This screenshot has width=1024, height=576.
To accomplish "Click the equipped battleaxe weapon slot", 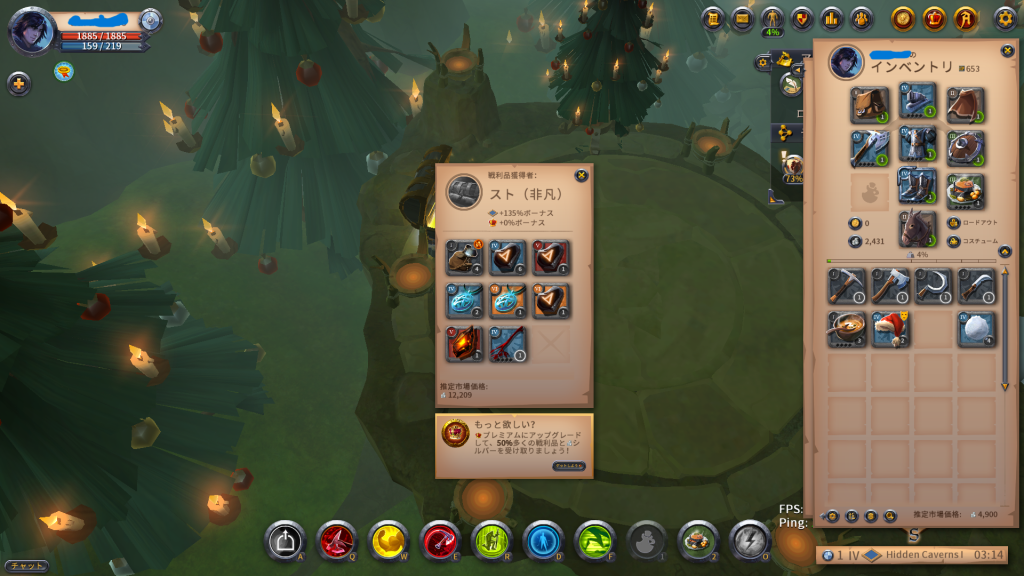I will pyautogui.click(x=870, y=148).
